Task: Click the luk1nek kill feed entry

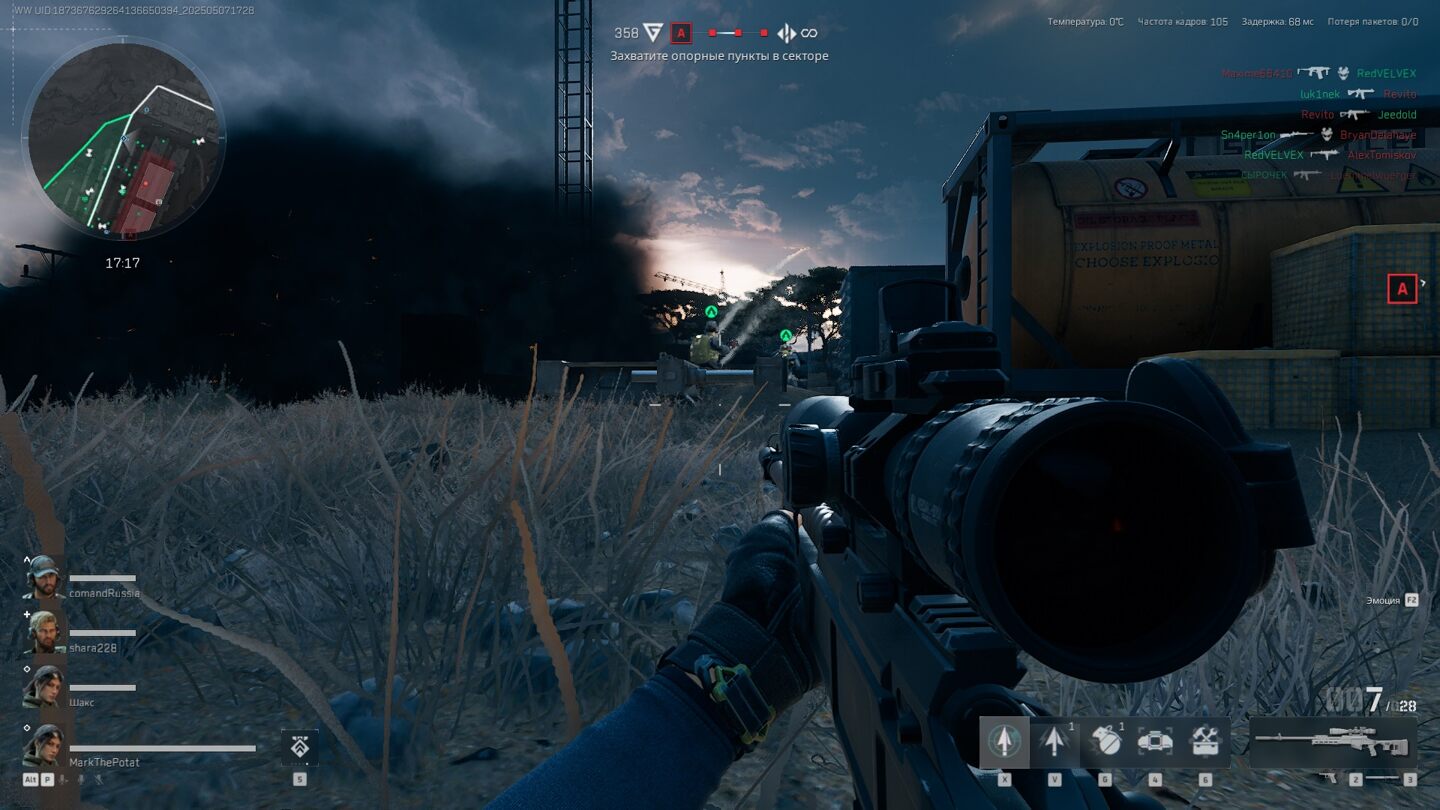Action: click(1319, 94)
